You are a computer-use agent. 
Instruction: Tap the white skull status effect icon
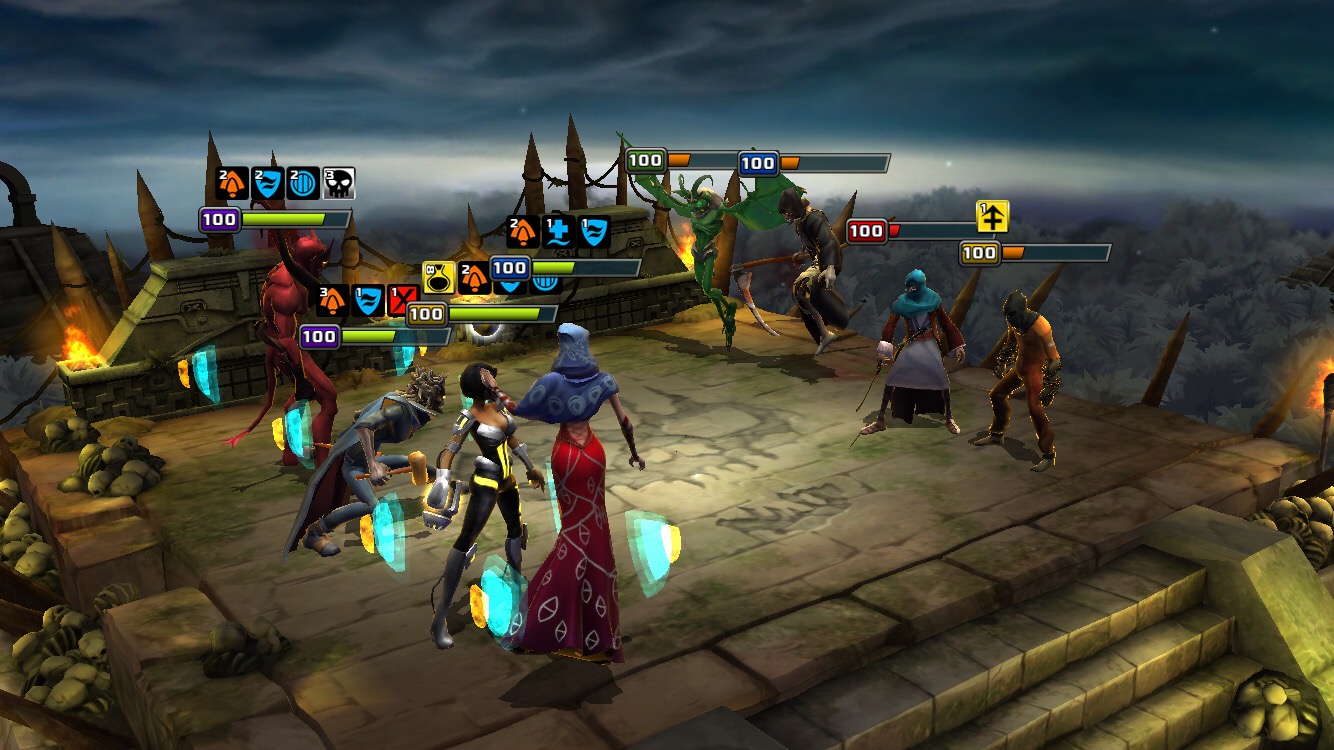pos(339,184)
